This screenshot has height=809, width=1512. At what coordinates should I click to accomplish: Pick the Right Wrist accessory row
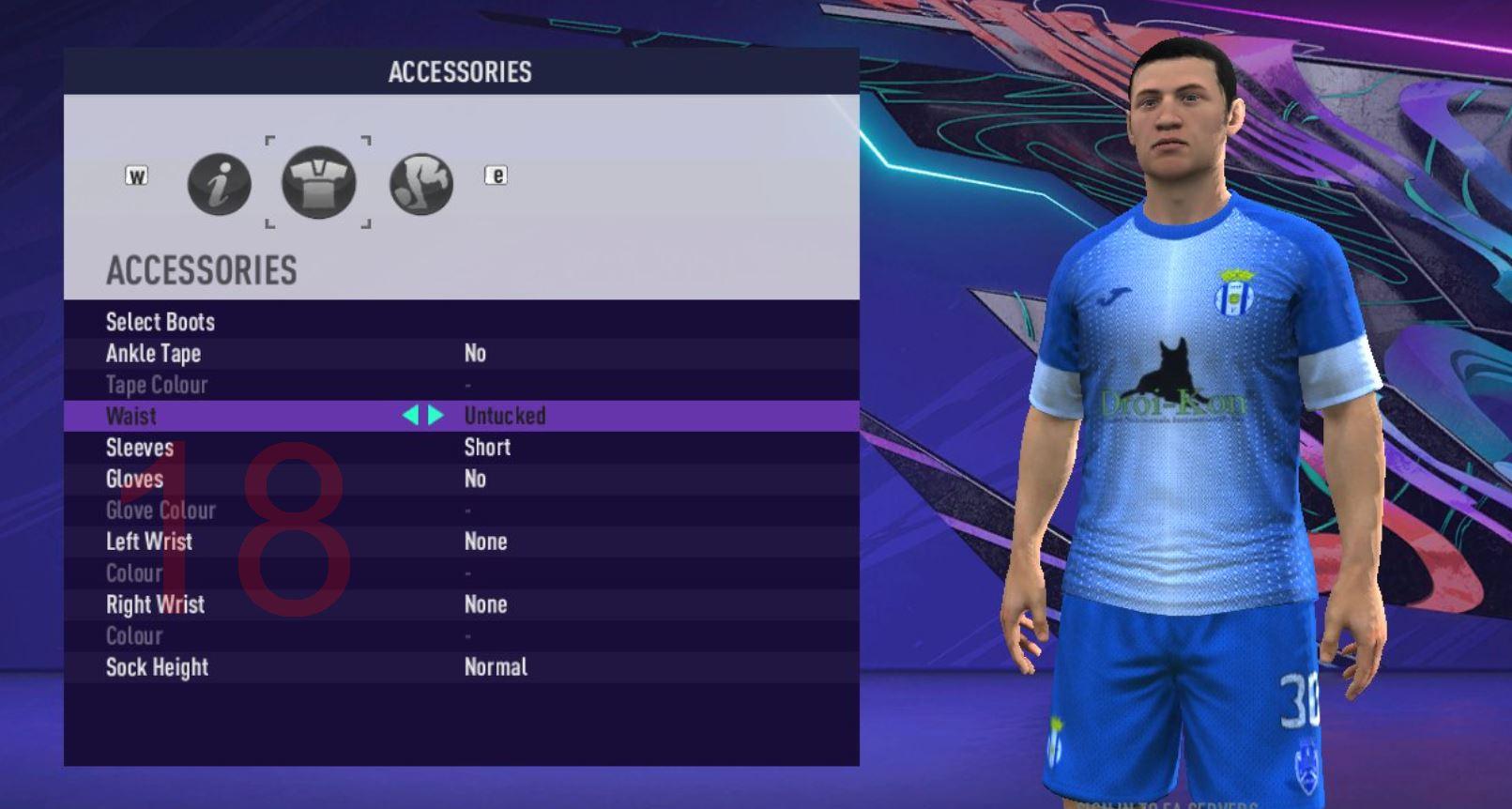point(155,604)
